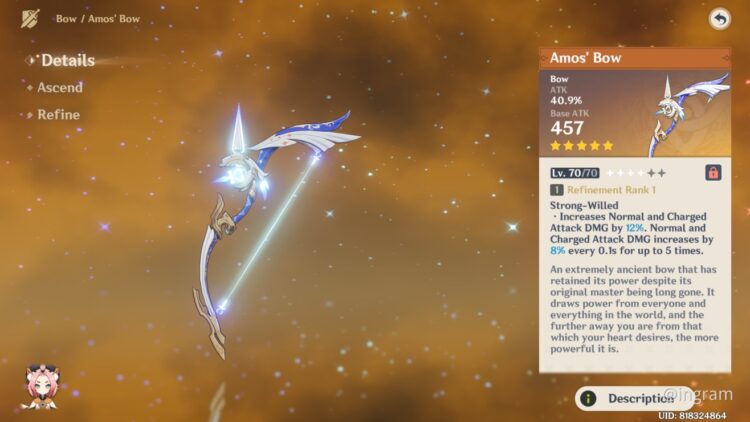The image size is (750, 422).
Task: Select the Refine tab
Action: [x=58, y=115]
